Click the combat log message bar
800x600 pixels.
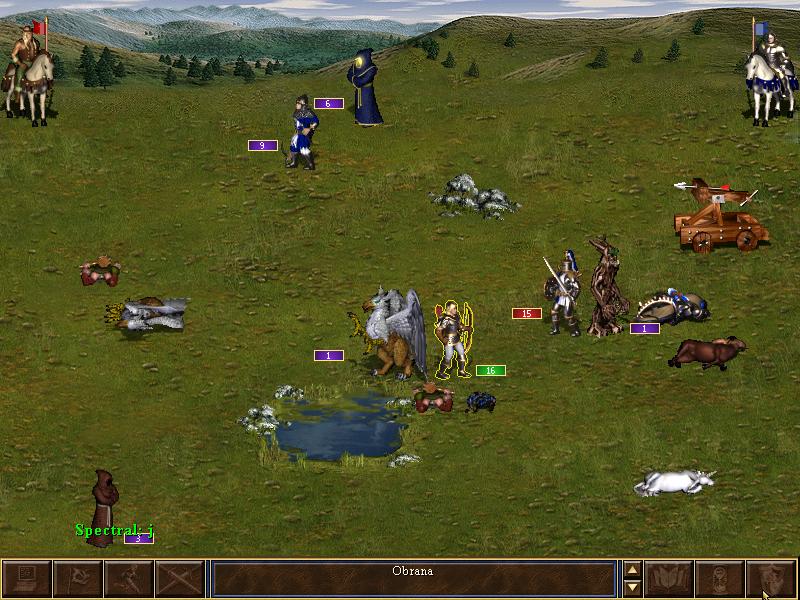(x=413, y=579)
